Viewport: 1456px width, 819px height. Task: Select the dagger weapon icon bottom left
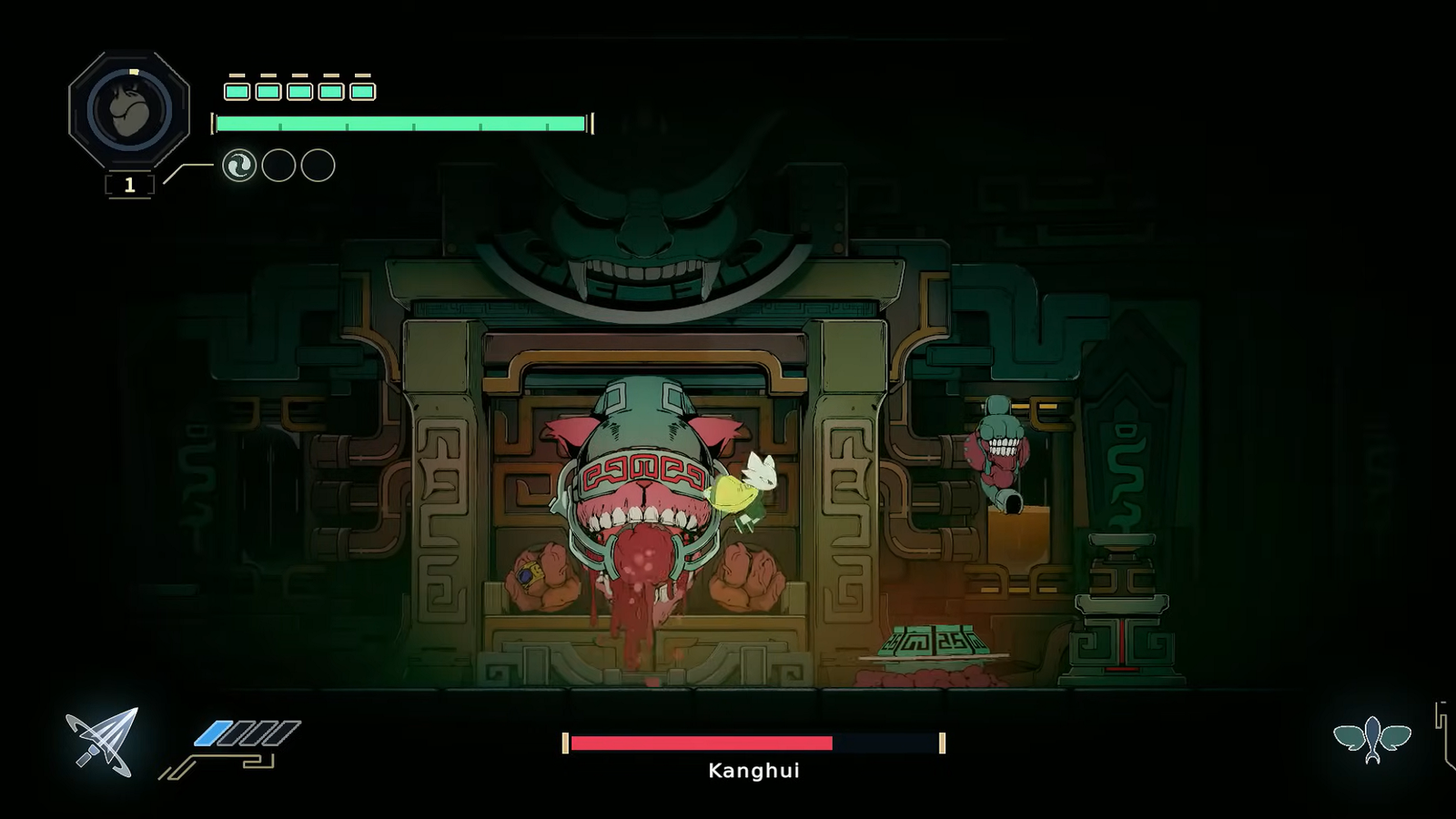coord(100,742)
